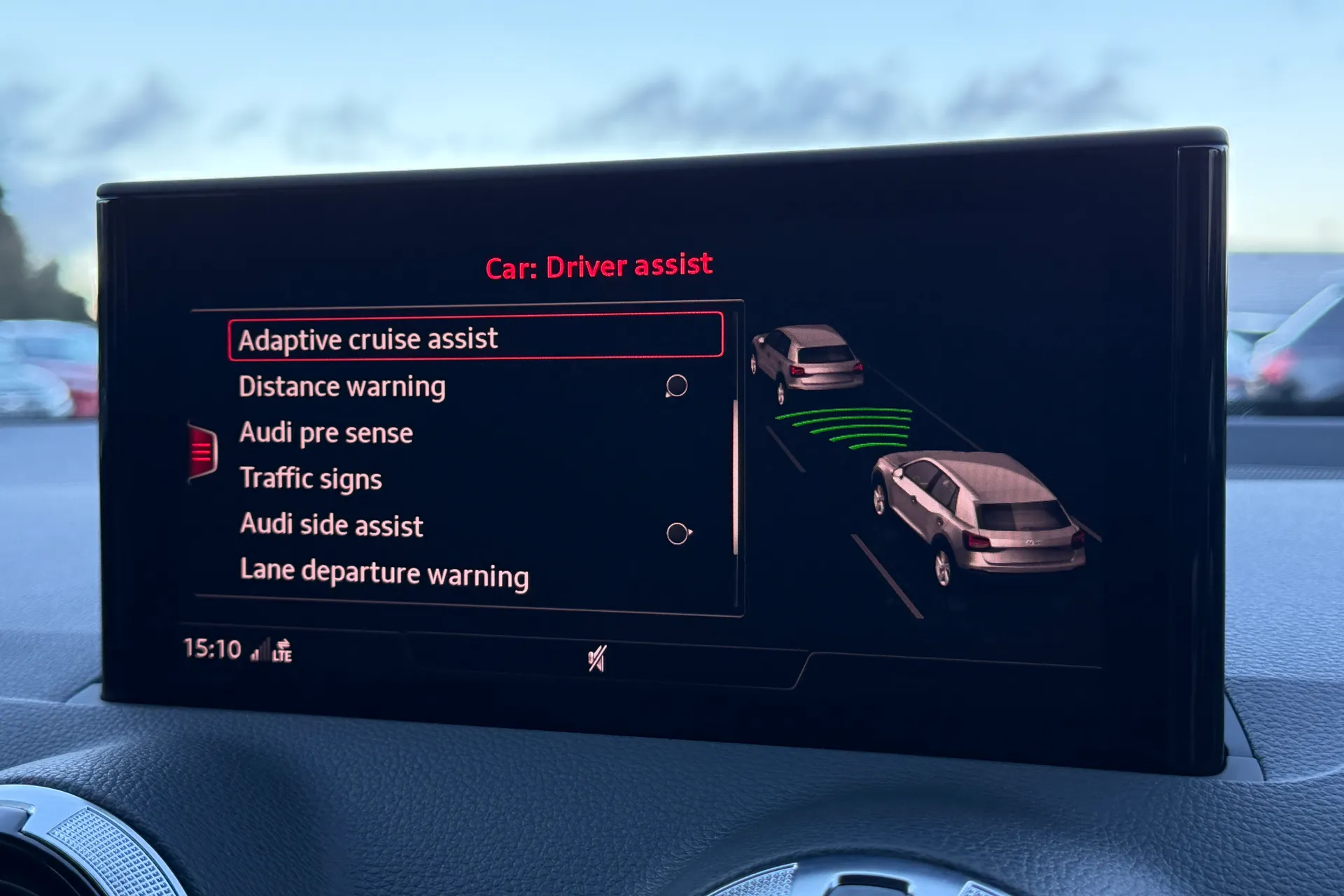
Task: Tap the clock showing 15:10
Action: [x=212, y=649]
